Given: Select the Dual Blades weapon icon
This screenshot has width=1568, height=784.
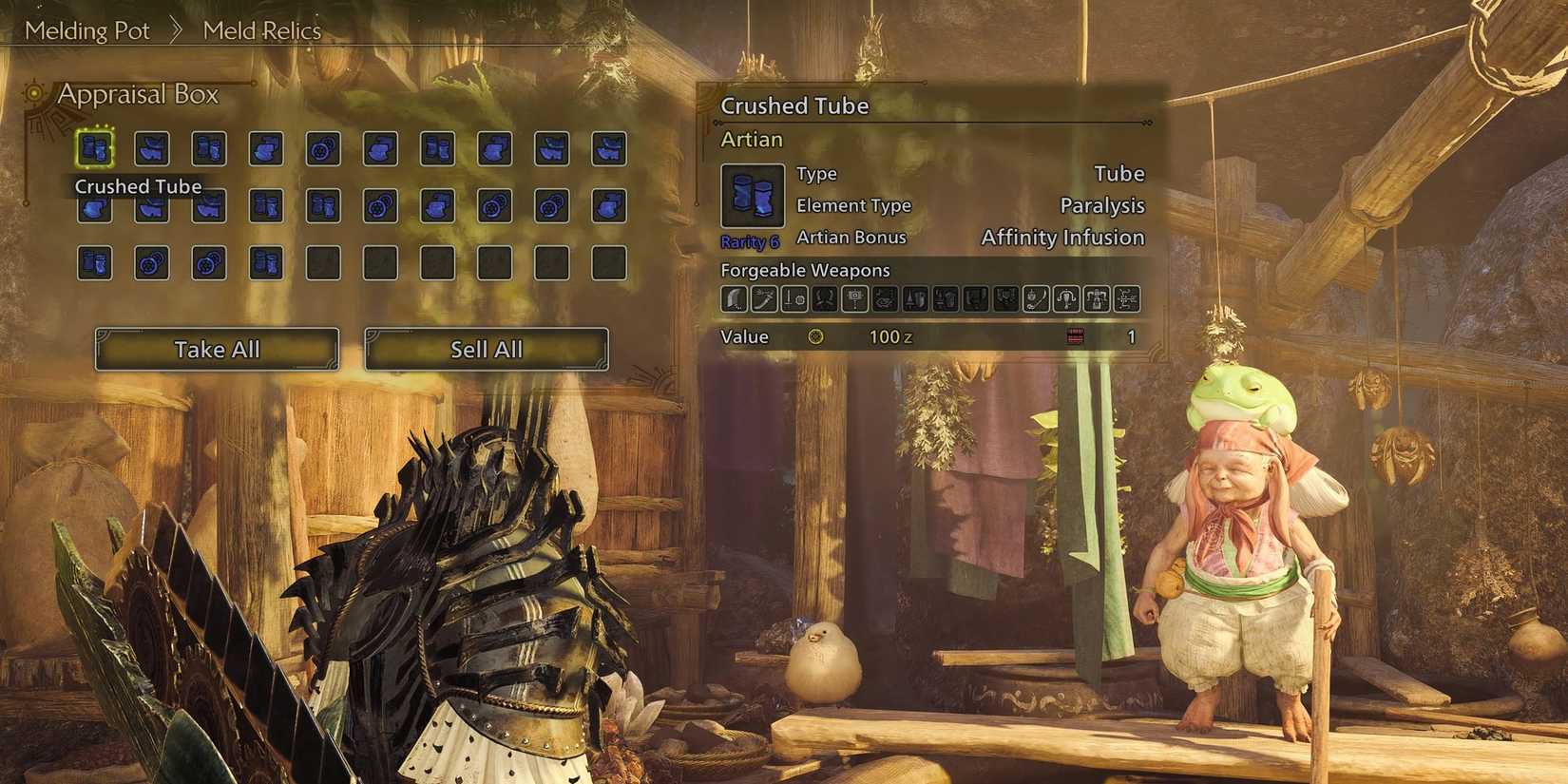Looking at the screenshot, I should pos(827,299).
